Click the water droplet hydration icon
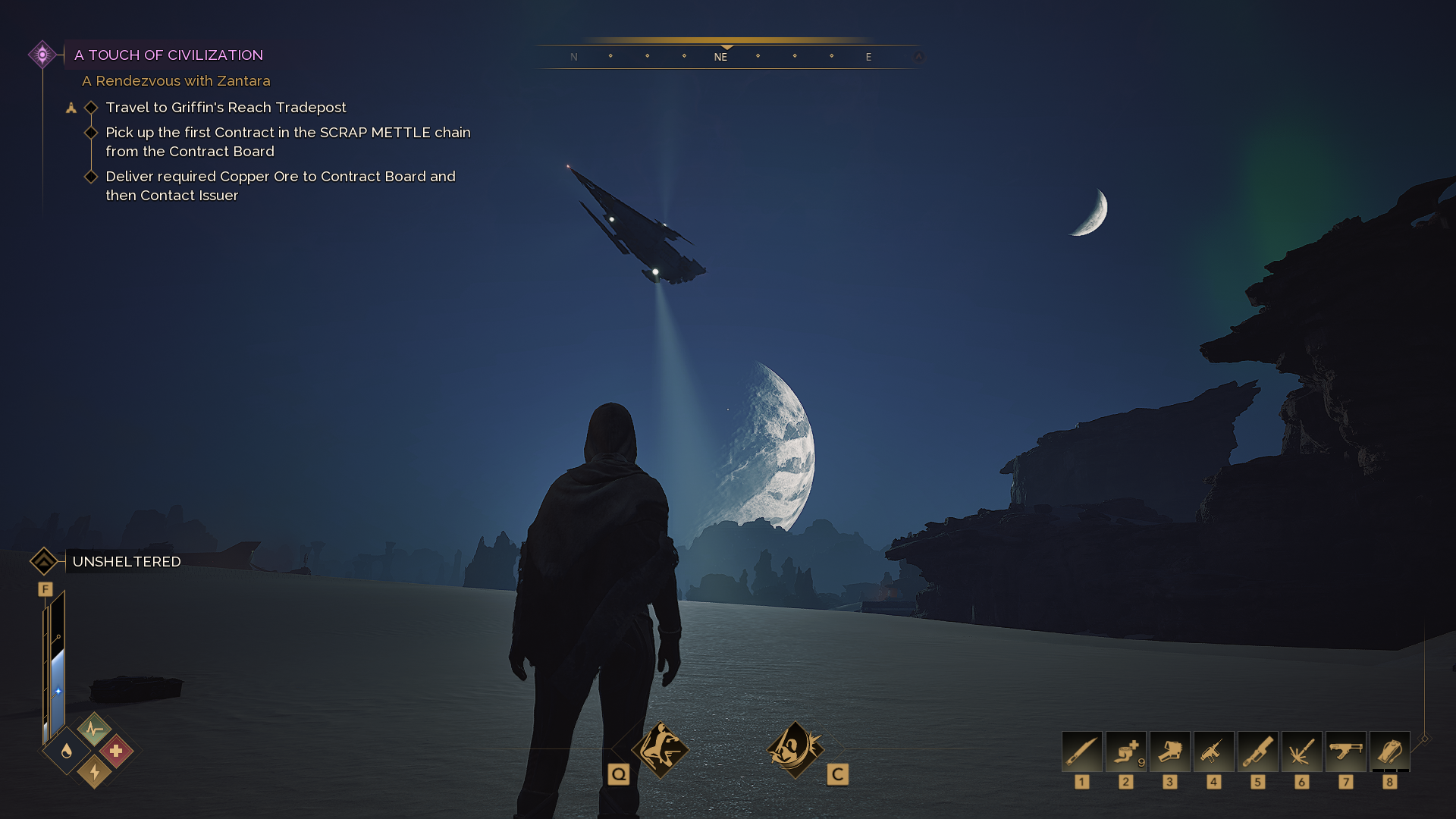The height and width of the screenshot is (819, 1456). pyautogui.click(x=67, y=751)
